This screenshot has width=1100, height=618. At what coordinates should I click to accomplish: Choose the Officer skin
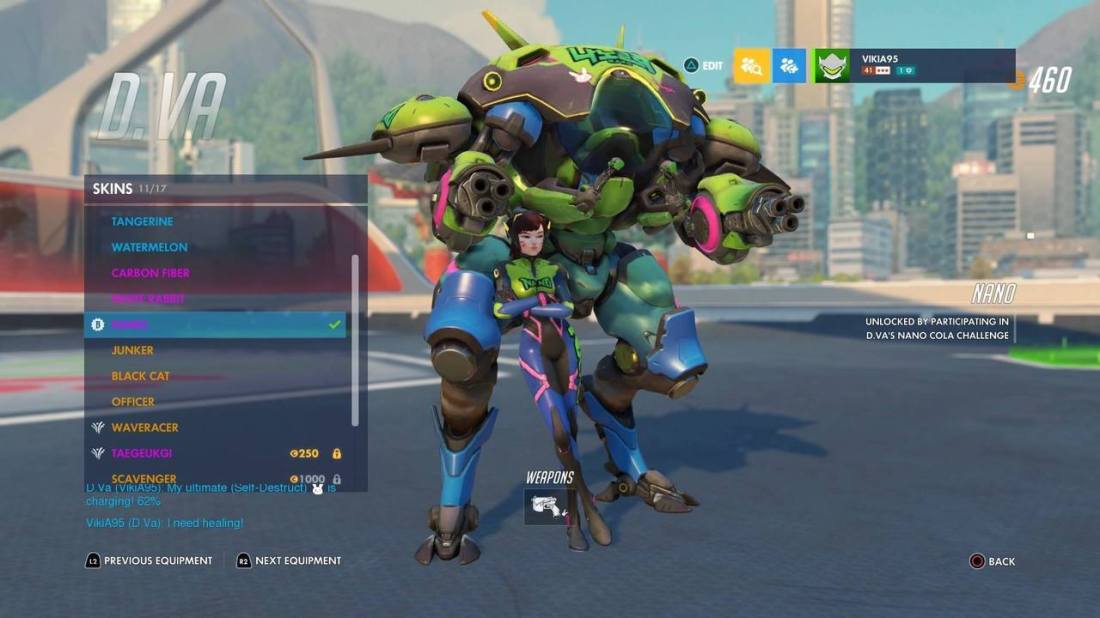(x=133, y=402)
